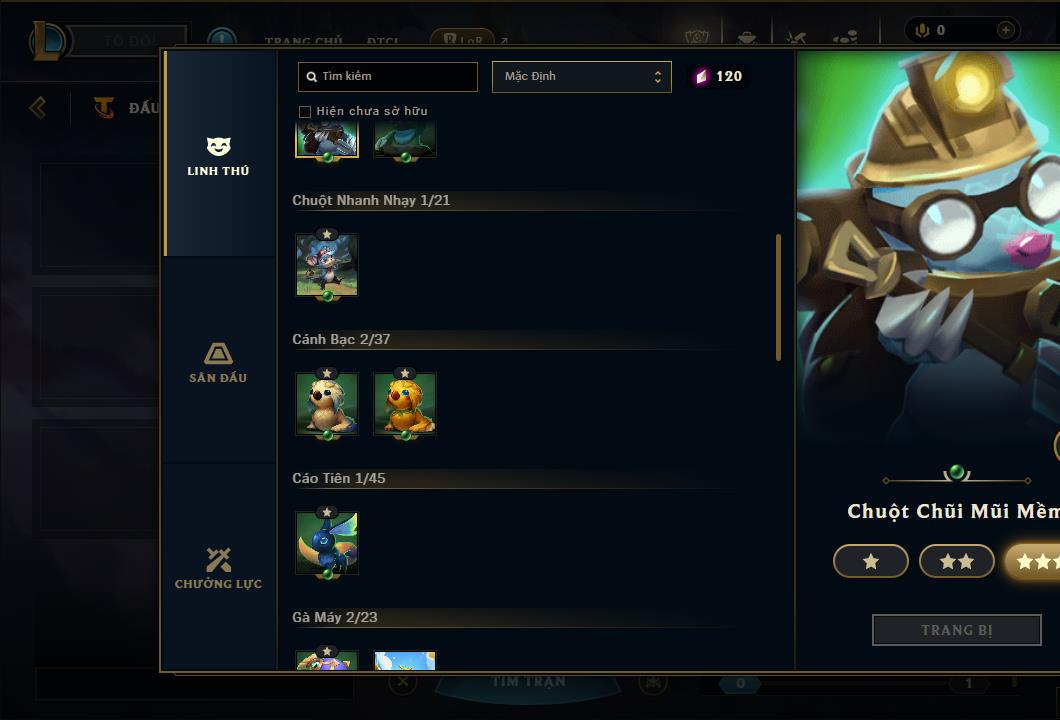The height and width of the screenshot is (720, 1060).
Task: Grab the collection list scrollbar
Action: (x=779, y=297)
